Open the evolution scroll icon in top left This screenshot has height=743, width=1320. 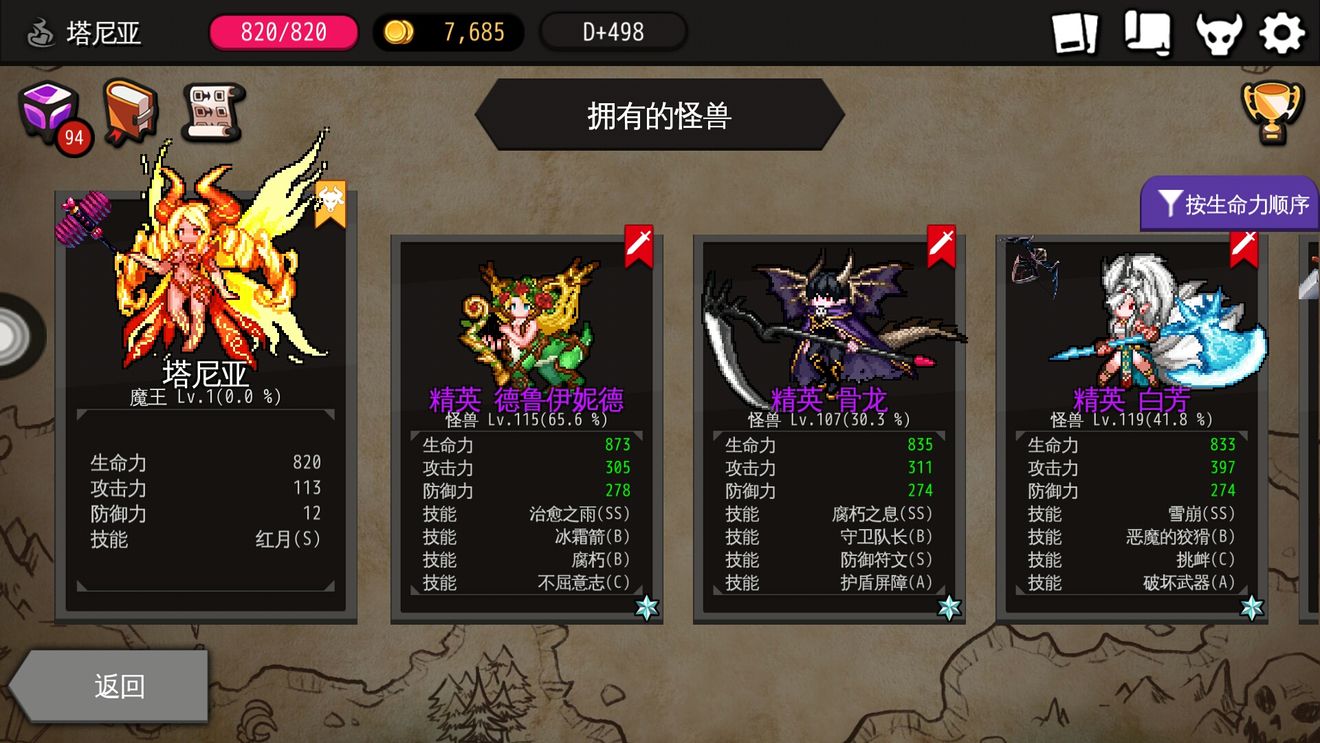tap(207, 113)
